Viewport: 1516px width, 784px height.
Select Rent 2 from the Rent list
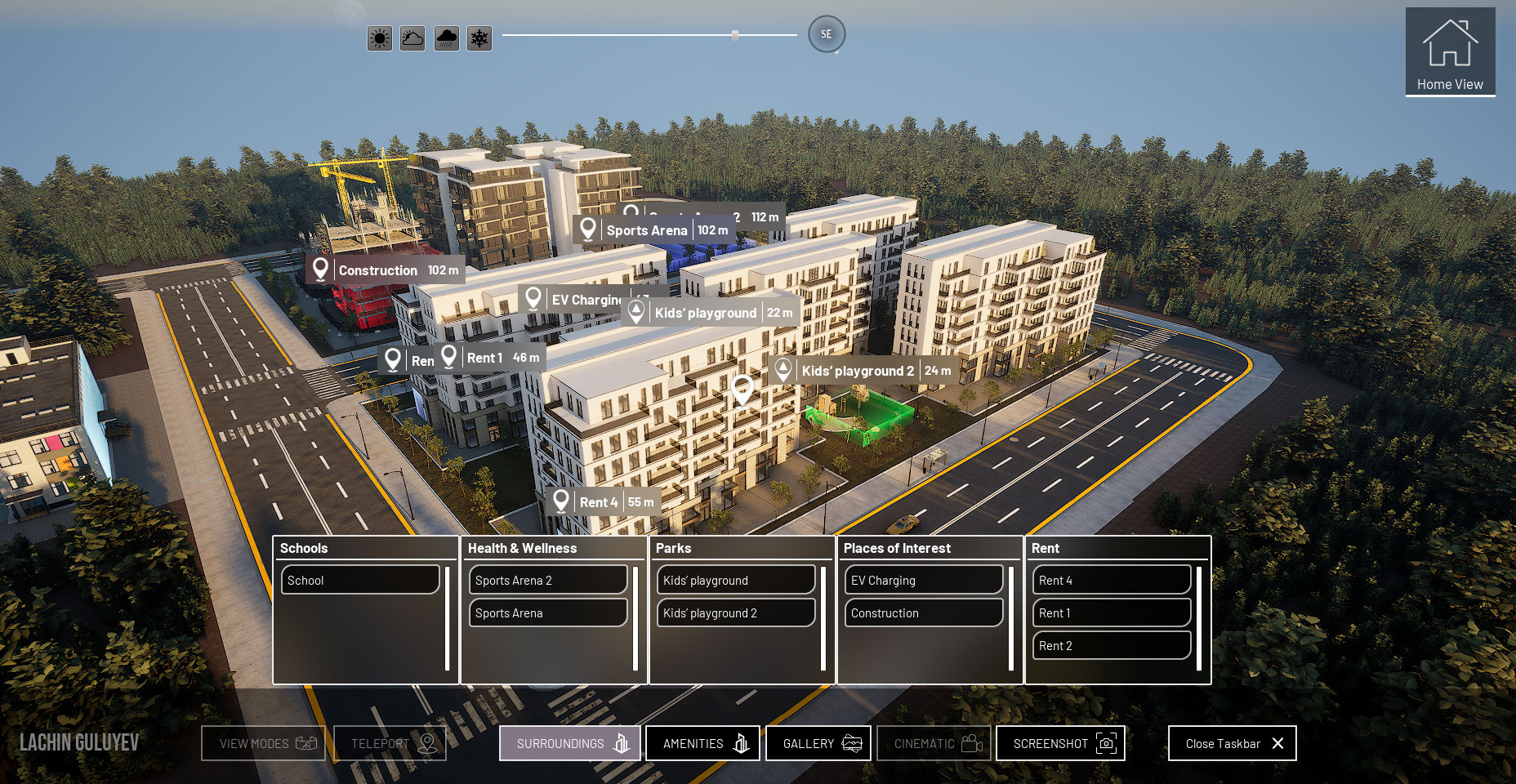(1111, 645)
